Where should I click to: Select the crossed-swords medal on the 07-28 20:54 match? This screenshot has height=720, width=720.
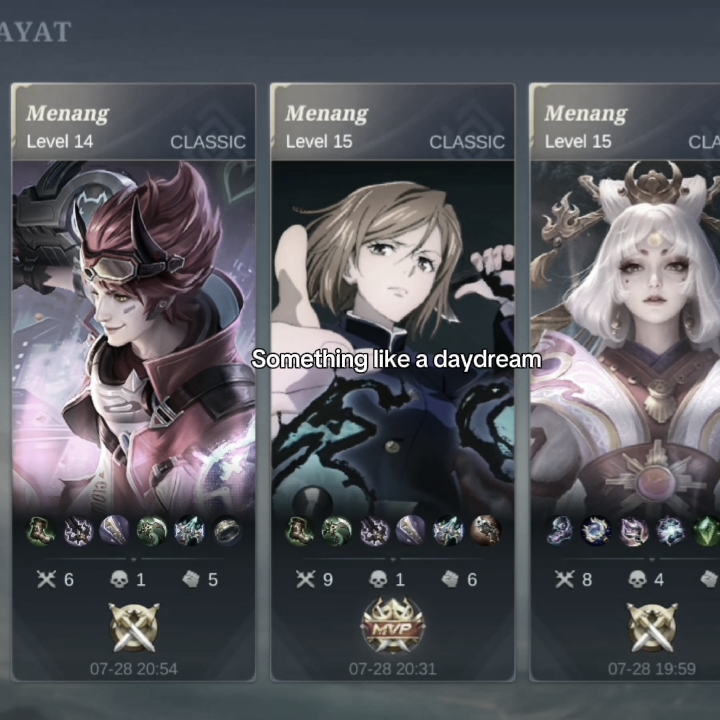[133, 626]
